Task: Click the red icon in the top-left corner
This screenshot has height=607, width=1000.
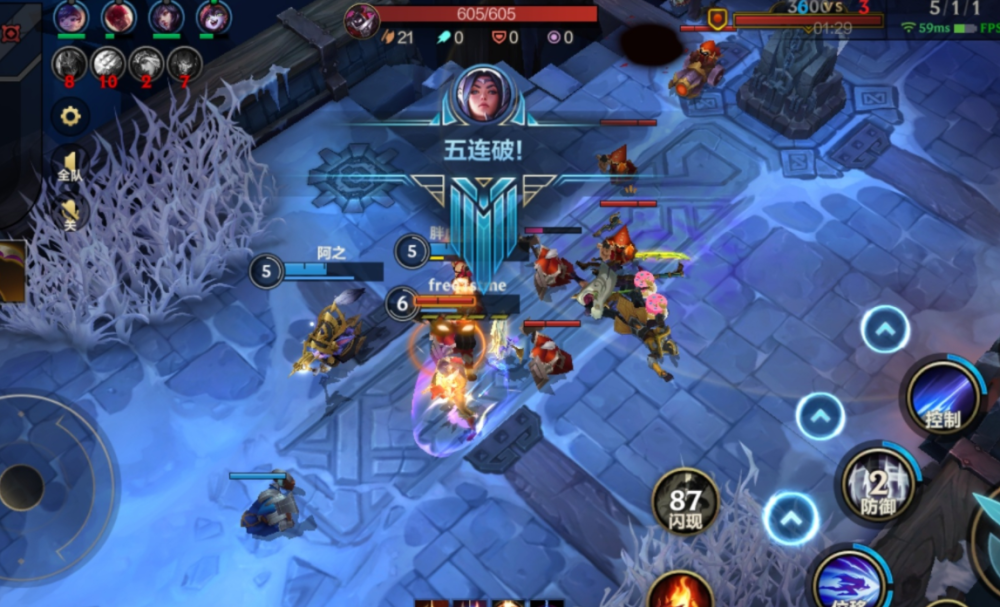Action: pyautogui.click(x=11, y=33)
